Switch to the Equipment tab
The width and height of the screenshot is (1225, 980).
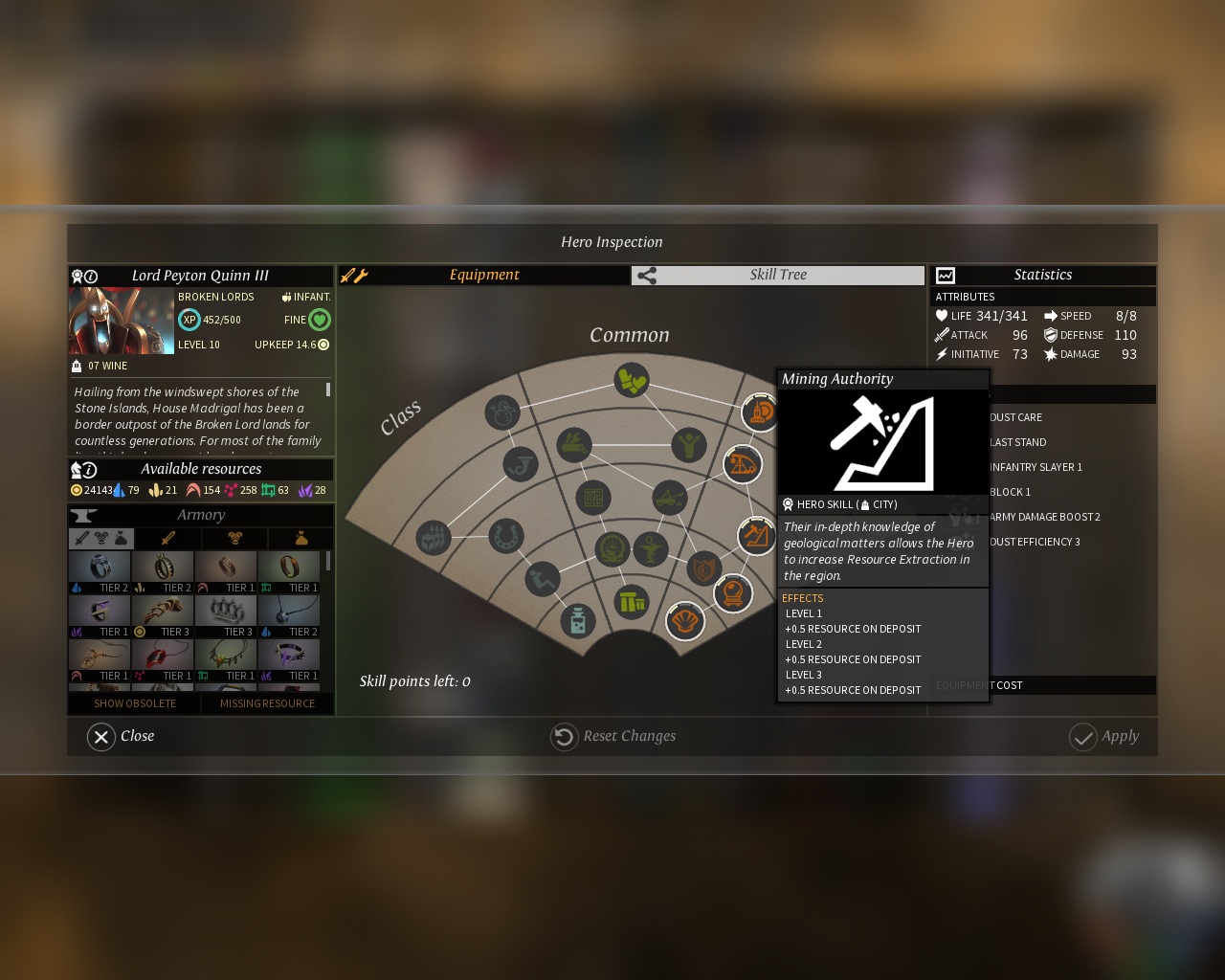pyautogui.click(x=485, y=275)
